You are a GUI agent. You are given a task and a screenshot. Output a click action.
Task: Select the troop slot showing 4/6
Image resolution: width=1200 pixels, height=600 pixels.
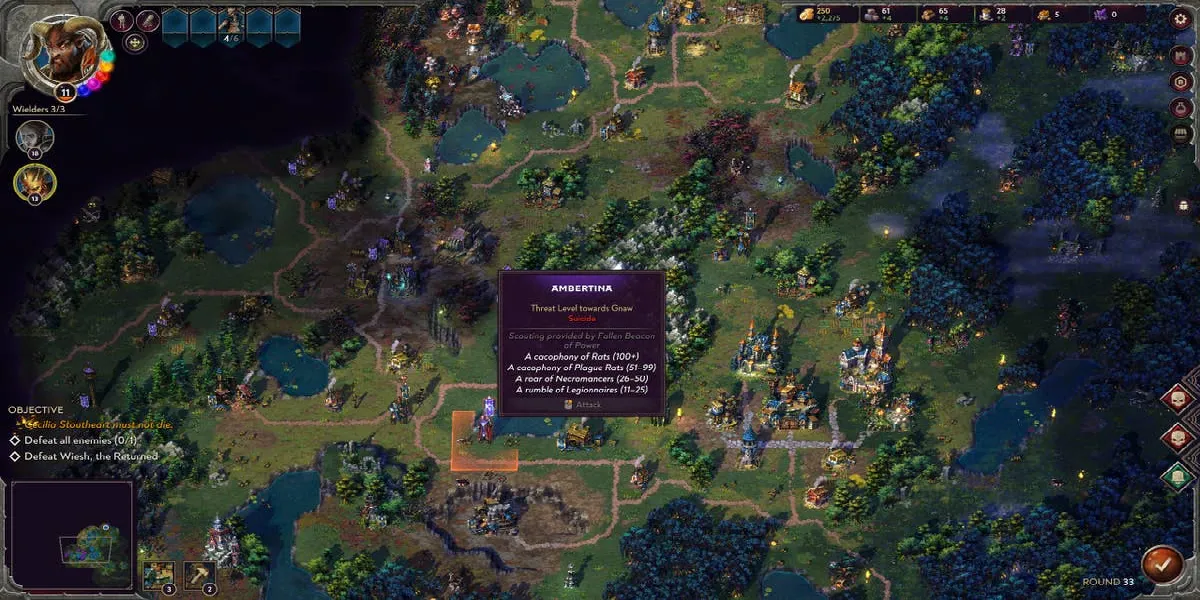coord(231,26)
